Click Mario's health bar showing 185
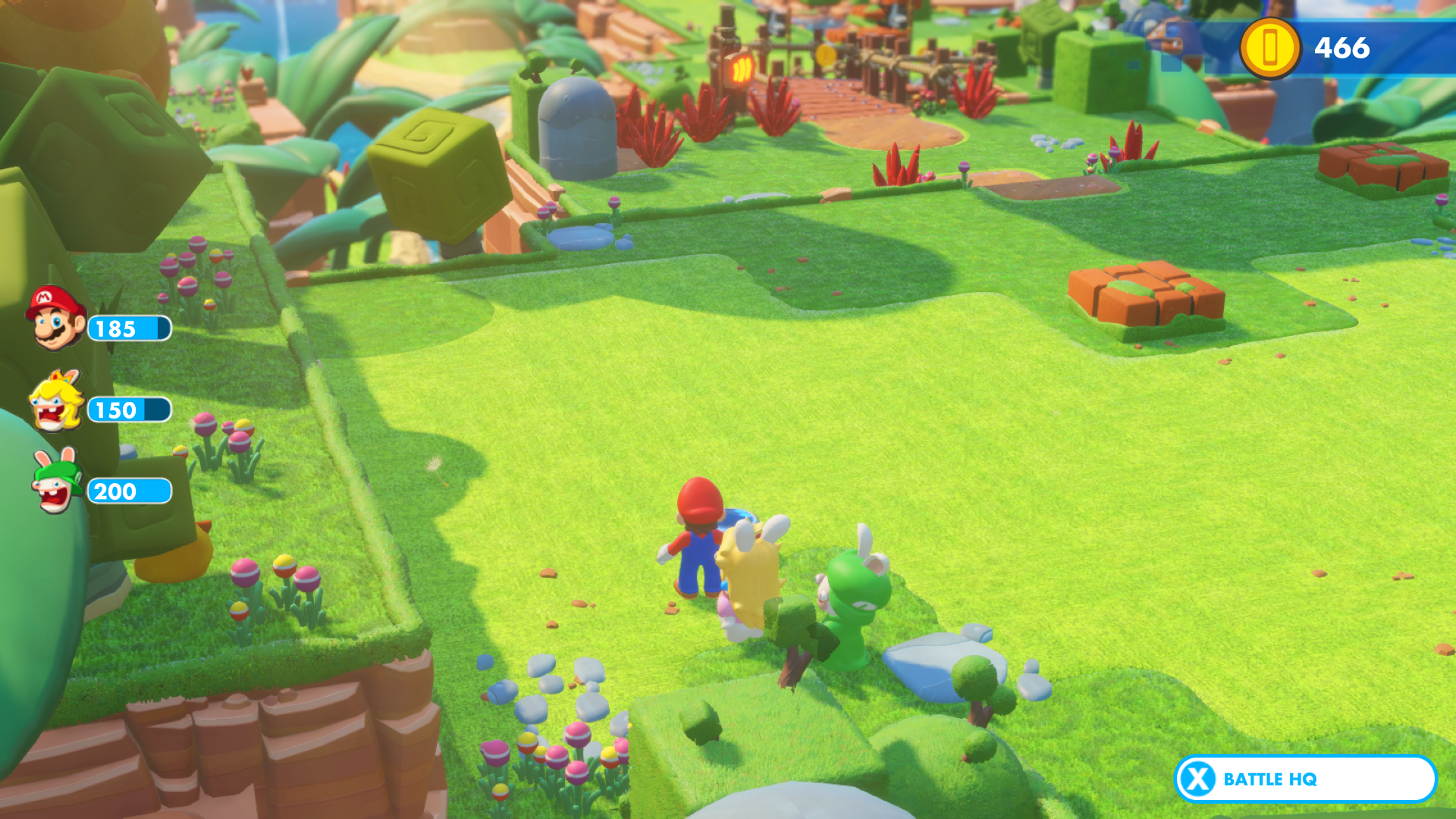 pos(129,329)
